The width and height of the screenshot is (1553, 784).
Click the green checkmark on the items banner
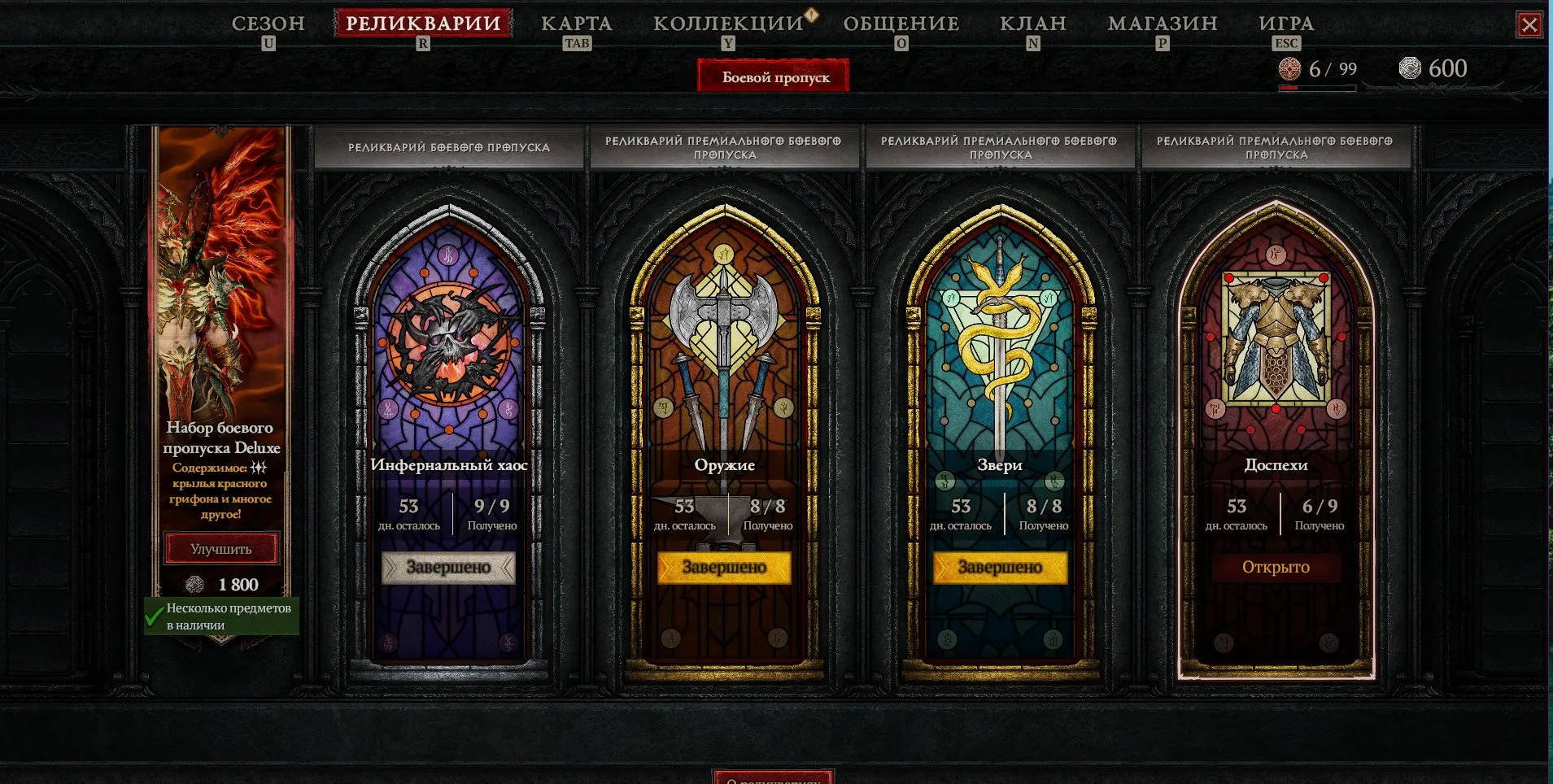[x=155, y=618]
